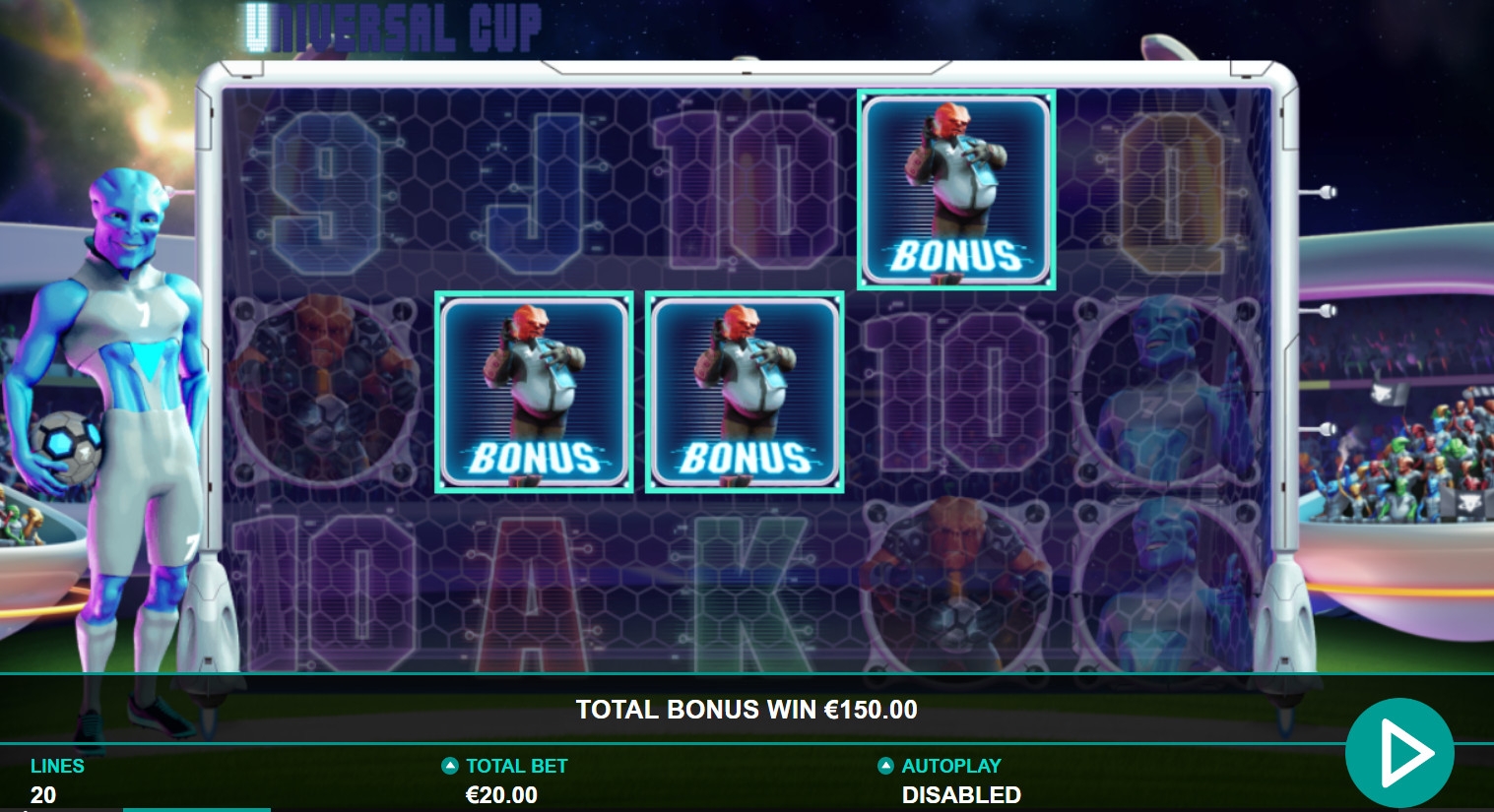Spin the reels with the play button
1494x812 pixels.
point(1399,753)
